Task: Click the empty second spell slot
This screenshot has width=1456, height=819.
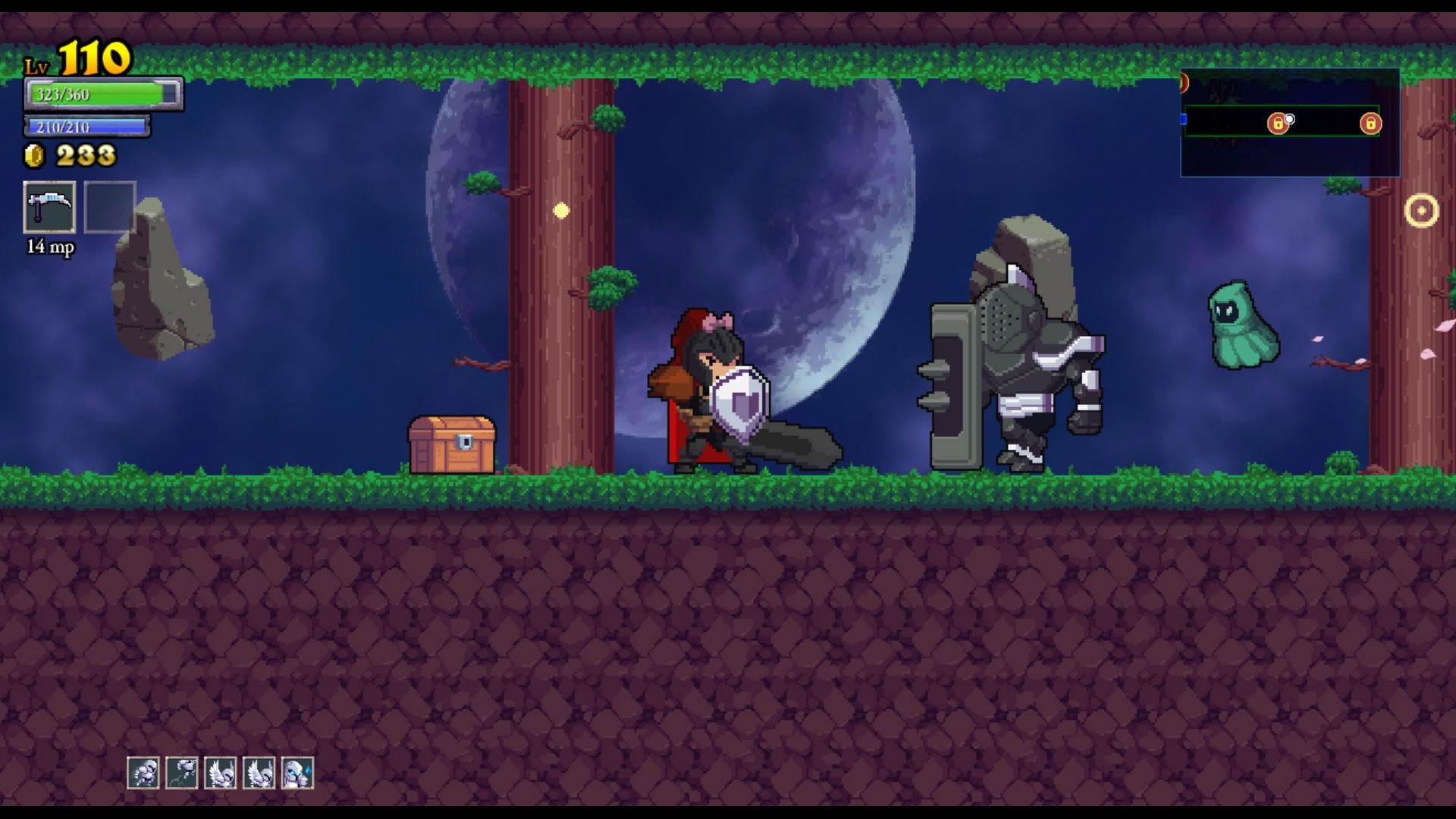Action: click(x=110, y=207)
